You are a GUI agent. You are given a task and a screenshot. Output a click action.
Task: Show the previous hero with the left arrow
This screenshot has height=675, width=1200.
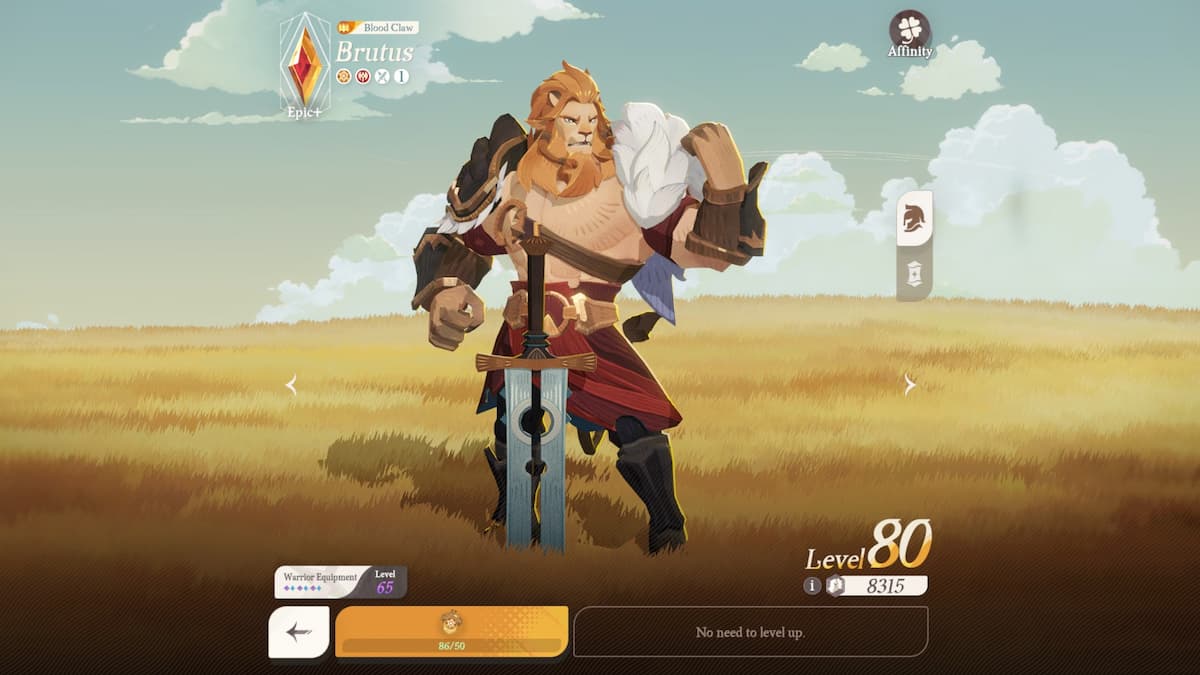[291, 385]
